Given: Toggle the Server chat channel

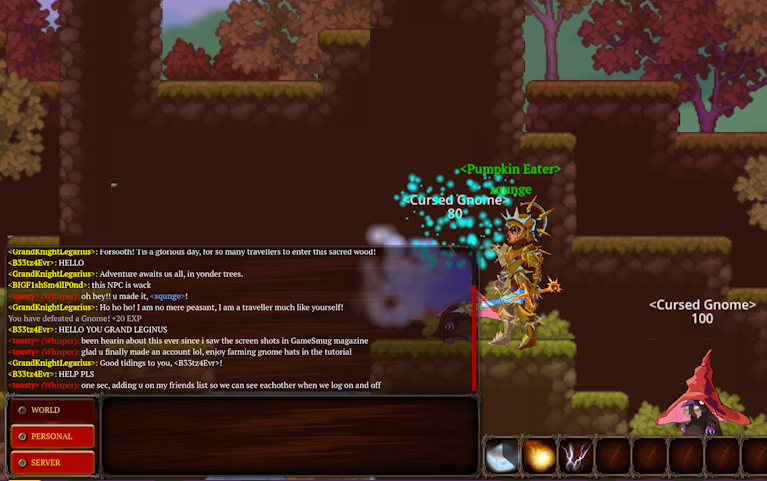Looking at the screenshot, I should tap(52, 462).
